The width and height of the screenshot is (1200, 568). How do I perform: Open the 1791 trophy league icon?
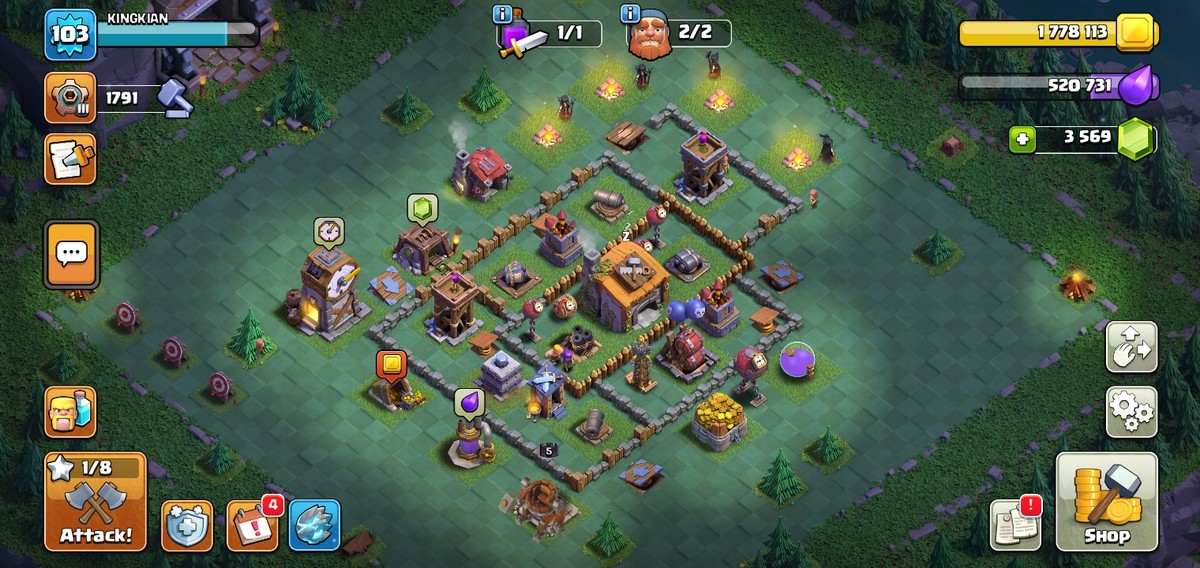(x=70, y=98)
